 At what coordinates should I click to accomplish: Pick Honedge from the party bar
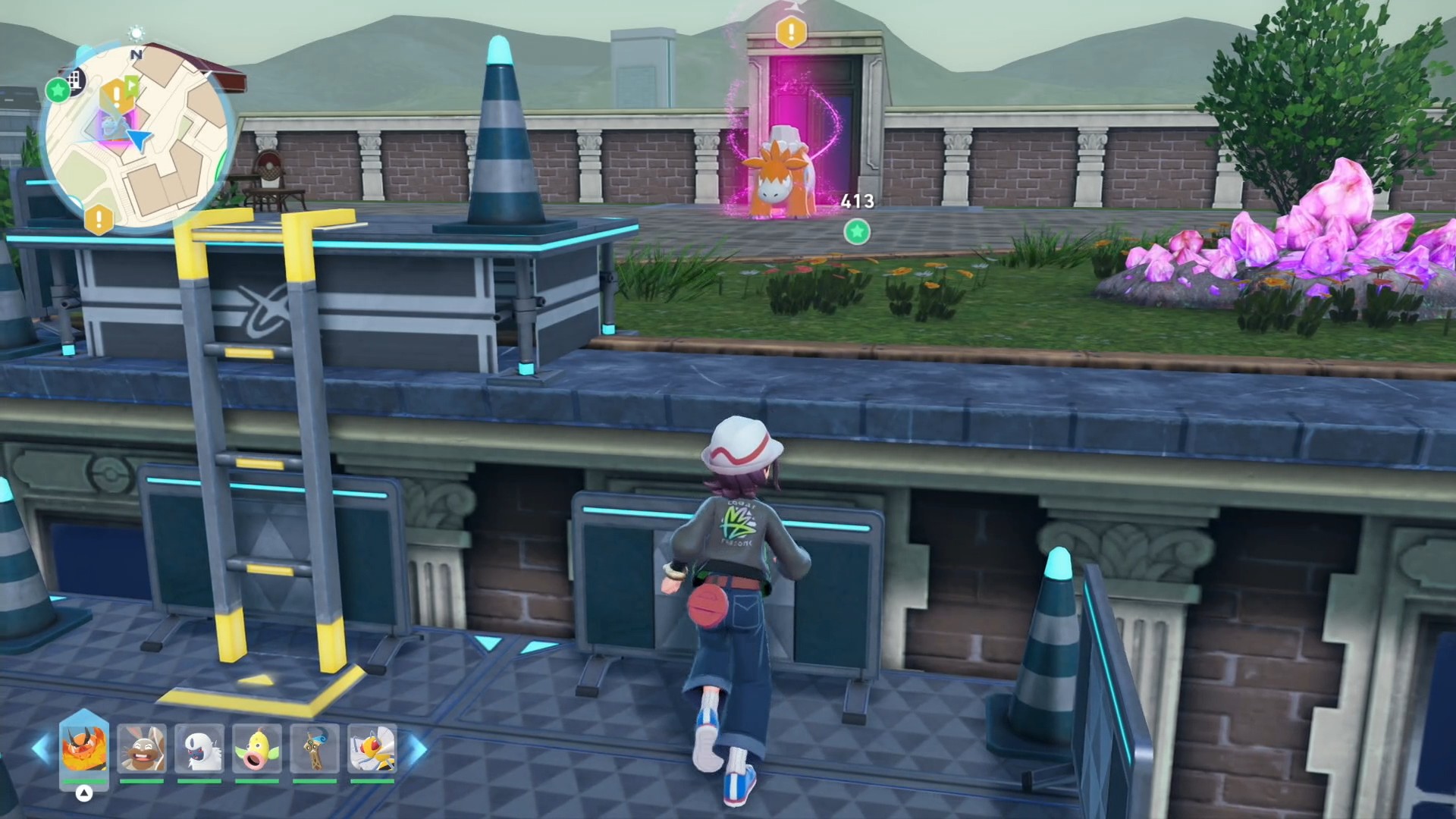click(315, 748)
